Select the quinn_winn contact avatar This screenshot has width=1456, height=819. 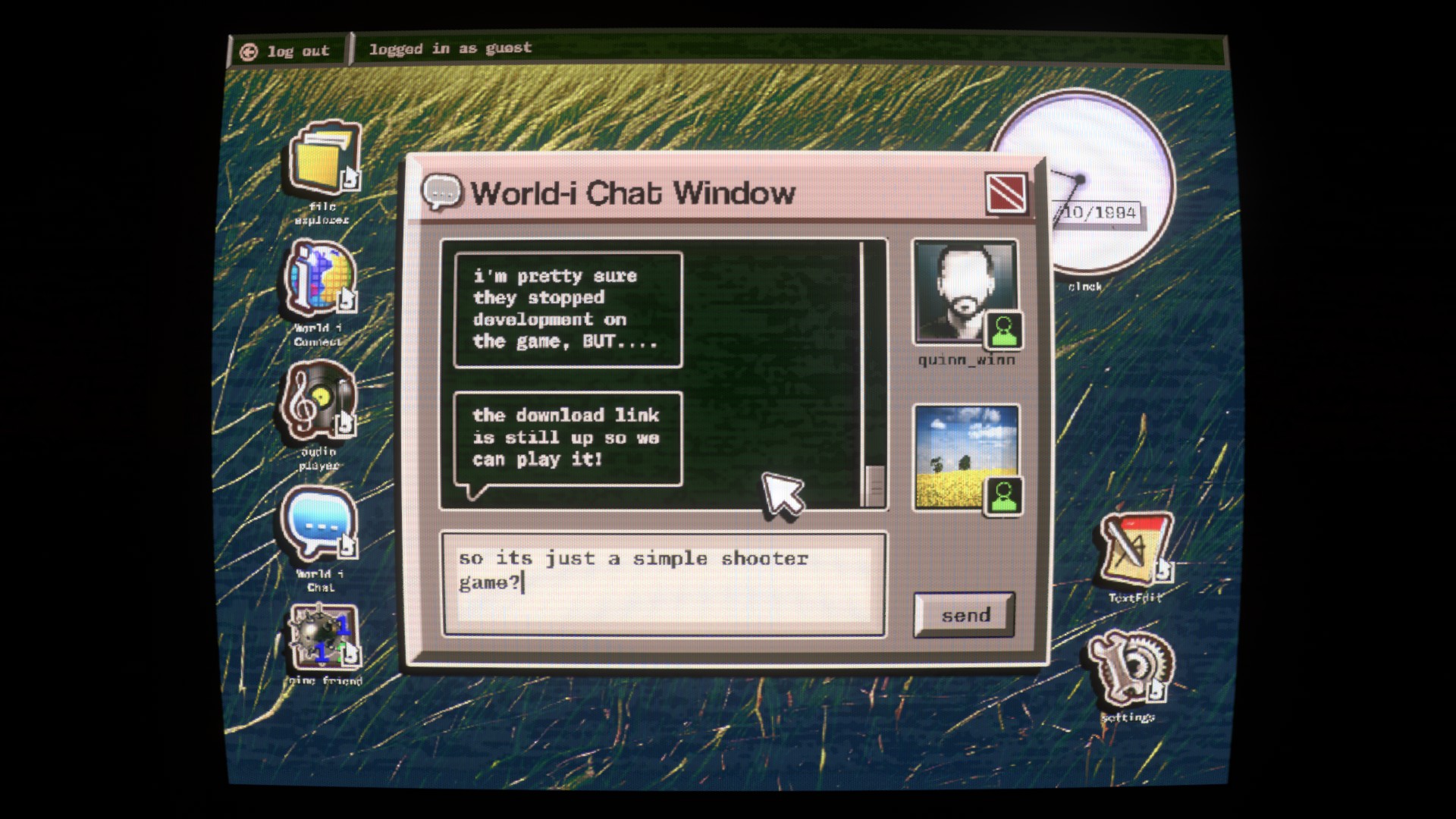[965, 293]
